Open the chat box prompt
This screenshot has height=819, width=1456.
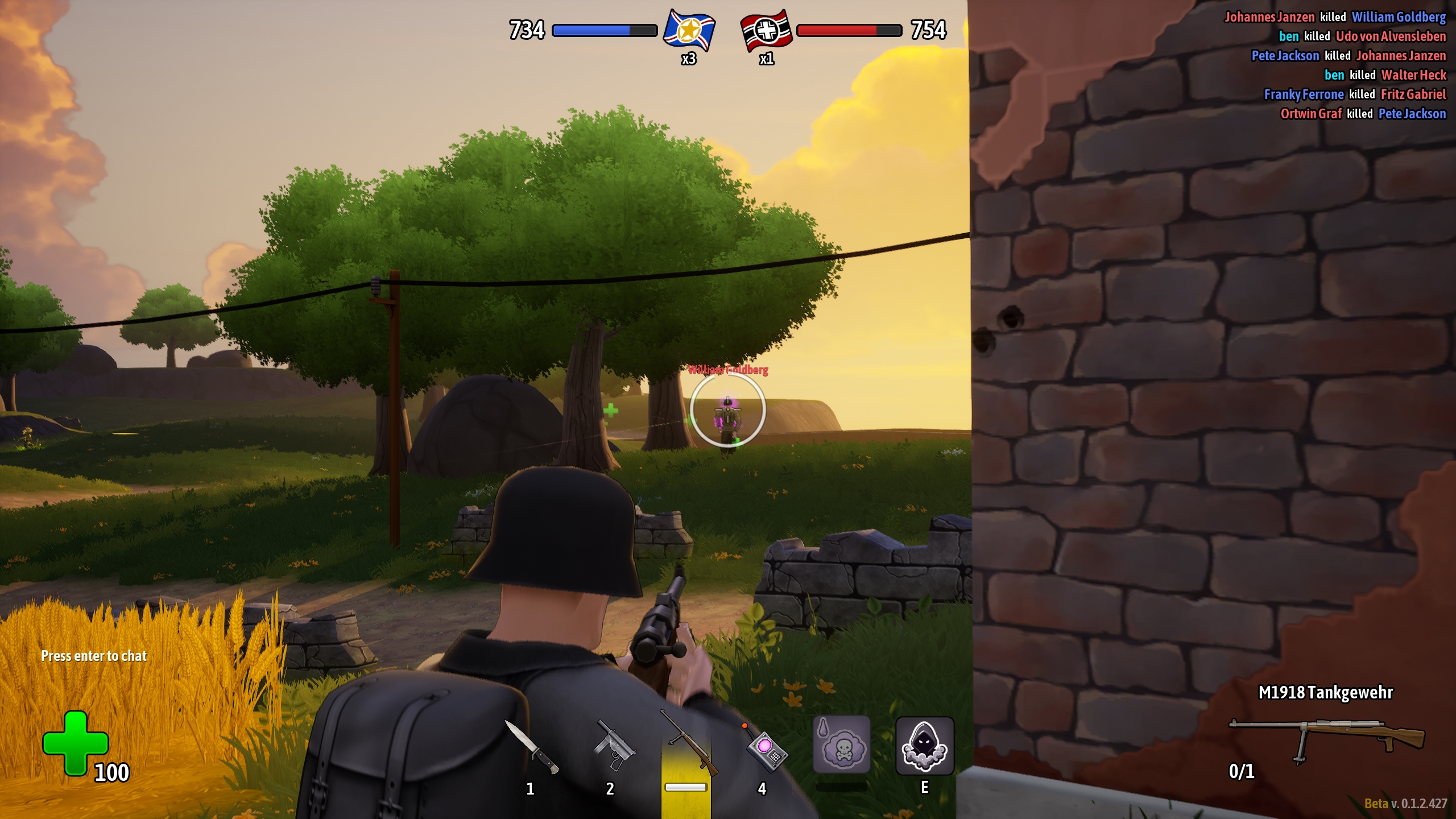pyautogui.click(x=94, y=656)
